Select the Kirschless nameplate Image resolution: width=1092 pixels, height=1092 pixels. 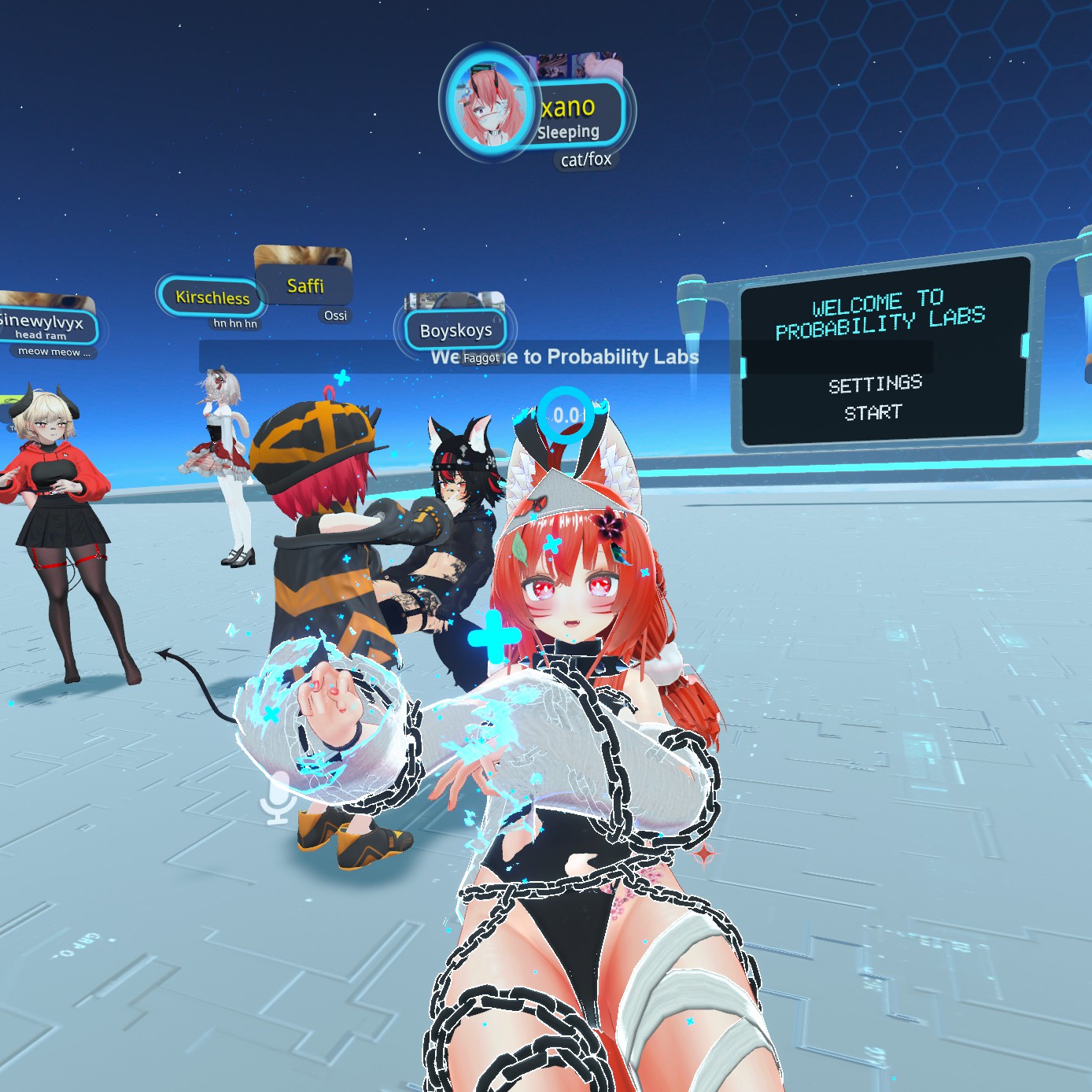tap(212, 297)
